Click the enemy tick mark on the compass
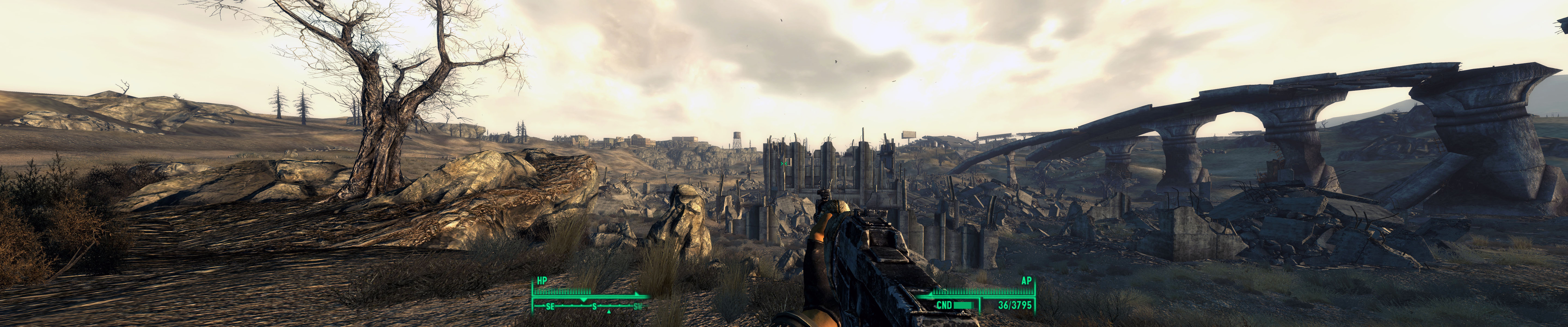Image resolution: width=1568 pixels, height=327 pixels. pyautogui.click(x=609, y=312)
